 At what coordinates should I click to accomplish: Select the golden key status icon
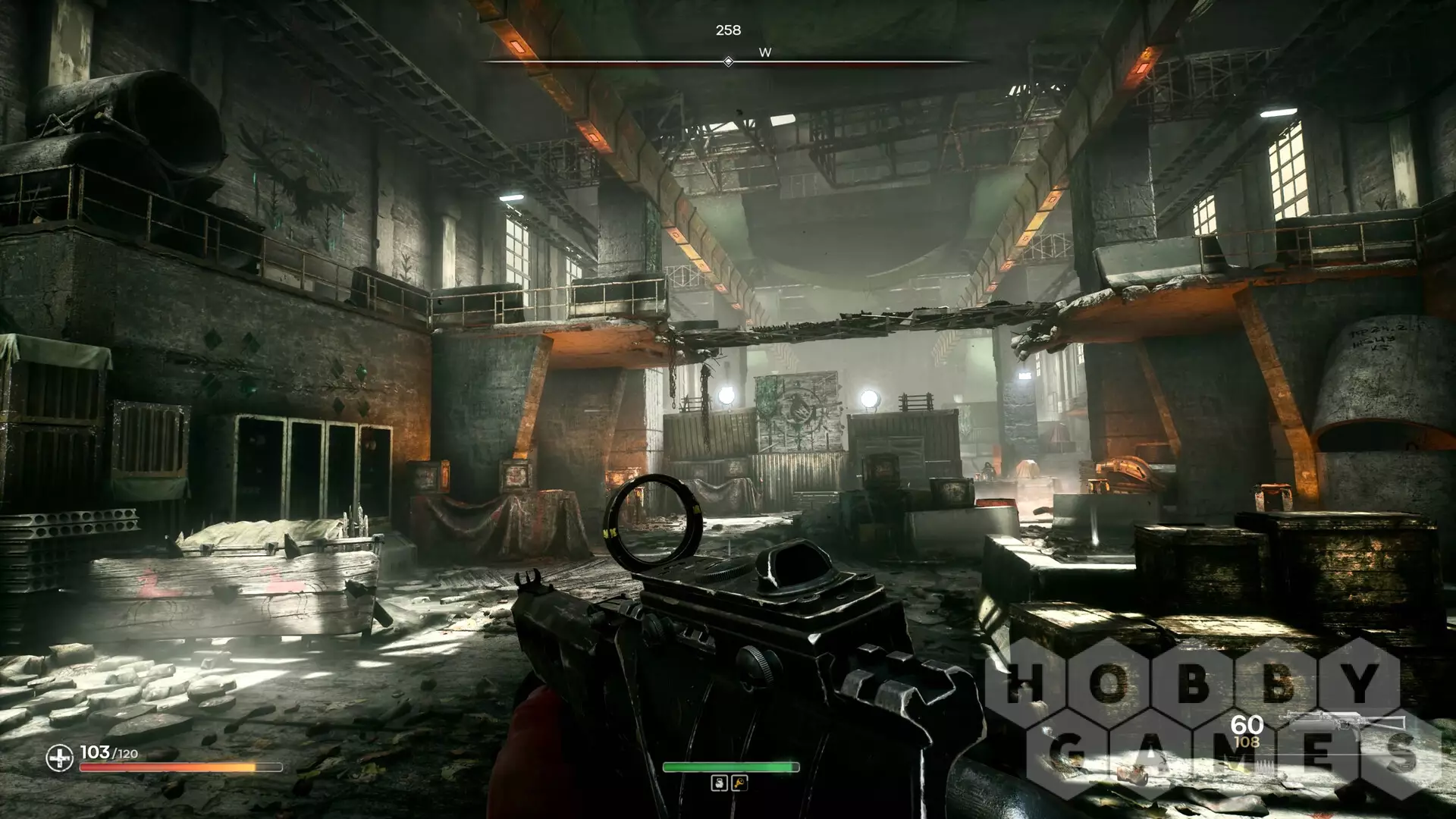click(739, 783)
